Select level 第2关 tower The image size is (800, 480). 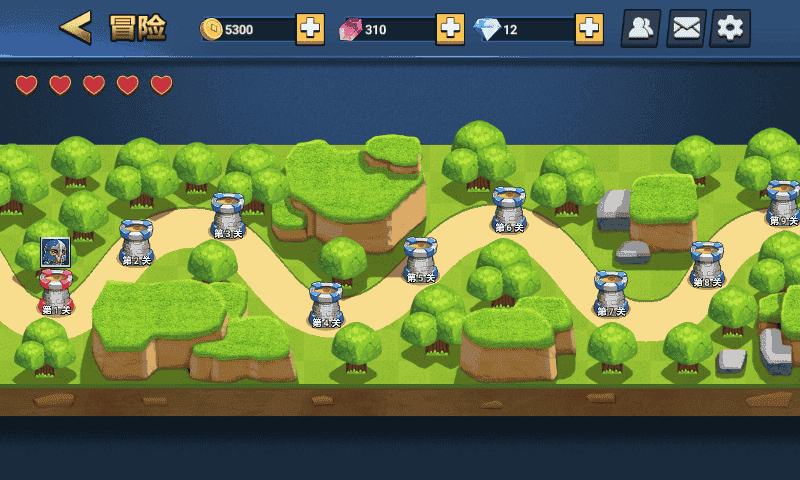click(x=136, y=242)
